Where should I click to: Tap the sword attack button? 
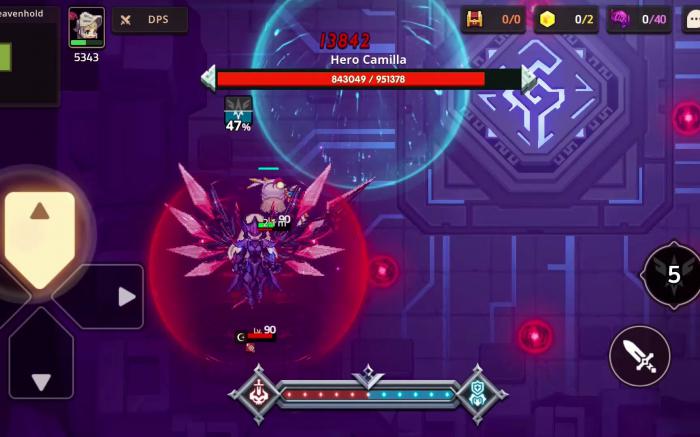tap(639, 356)
